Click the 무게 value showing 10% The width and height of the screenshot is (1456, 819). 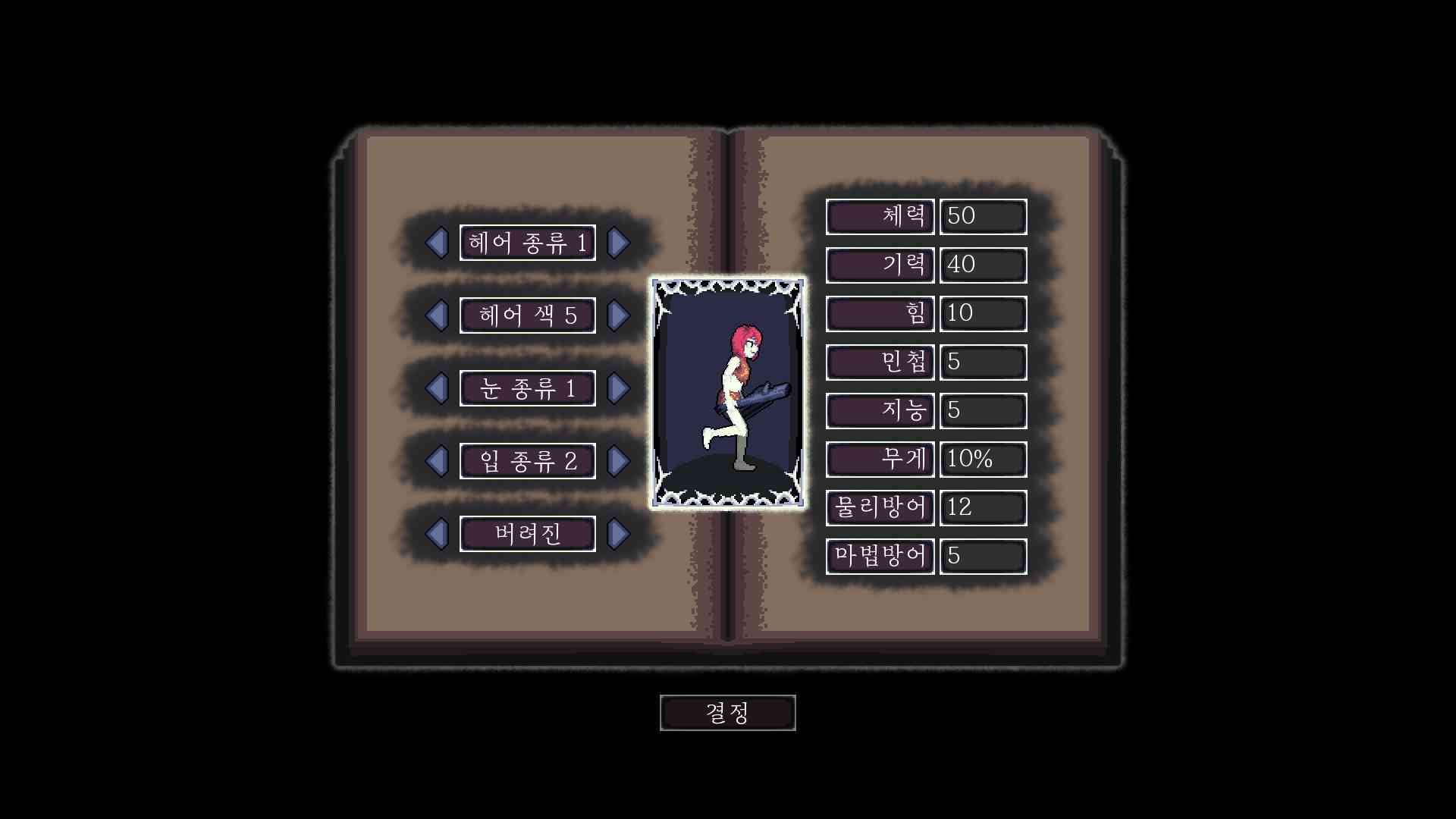click(983, 459)
